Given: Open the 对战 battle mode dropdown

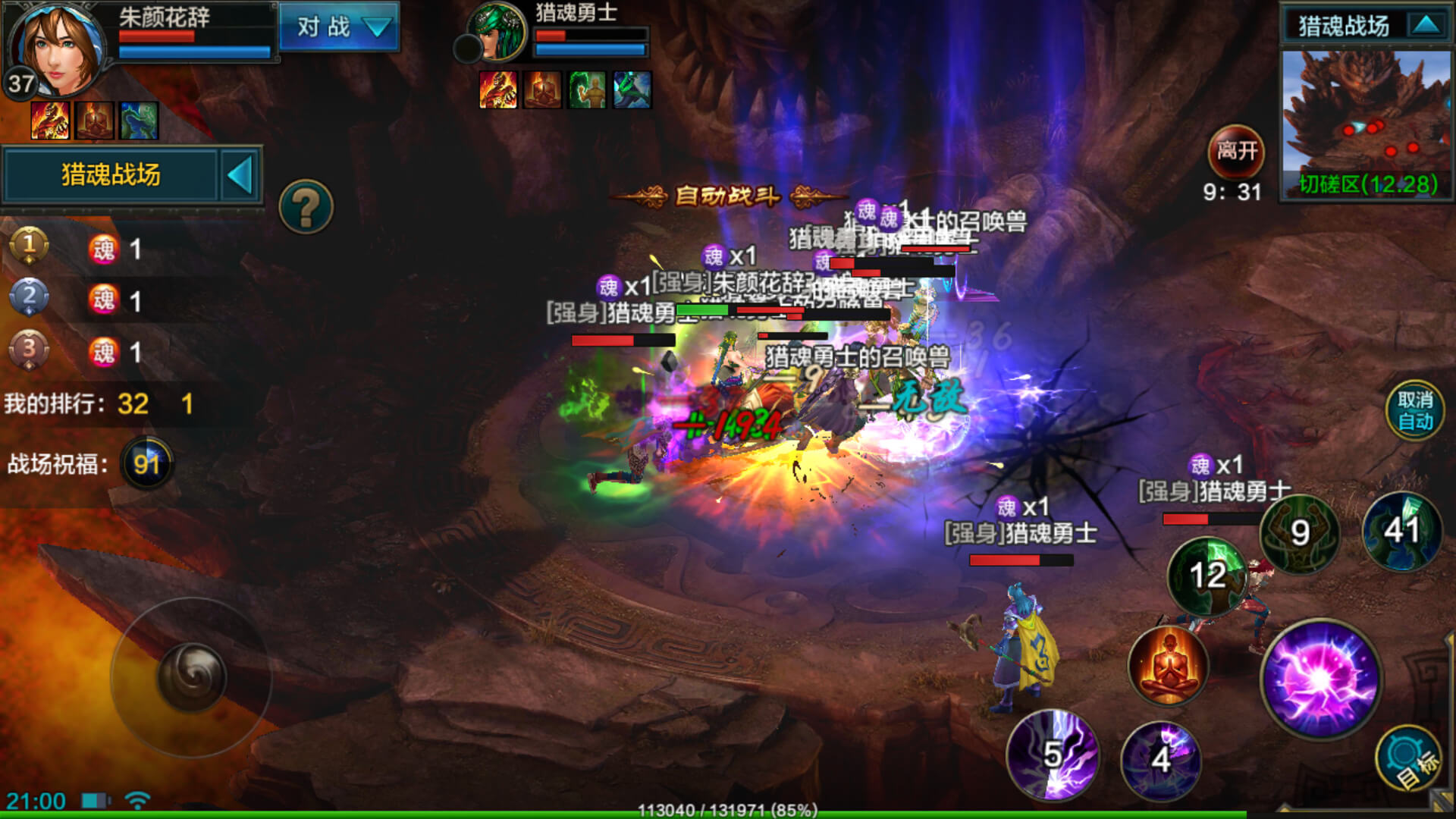Looking at the screenshot, I should [339, 27].
